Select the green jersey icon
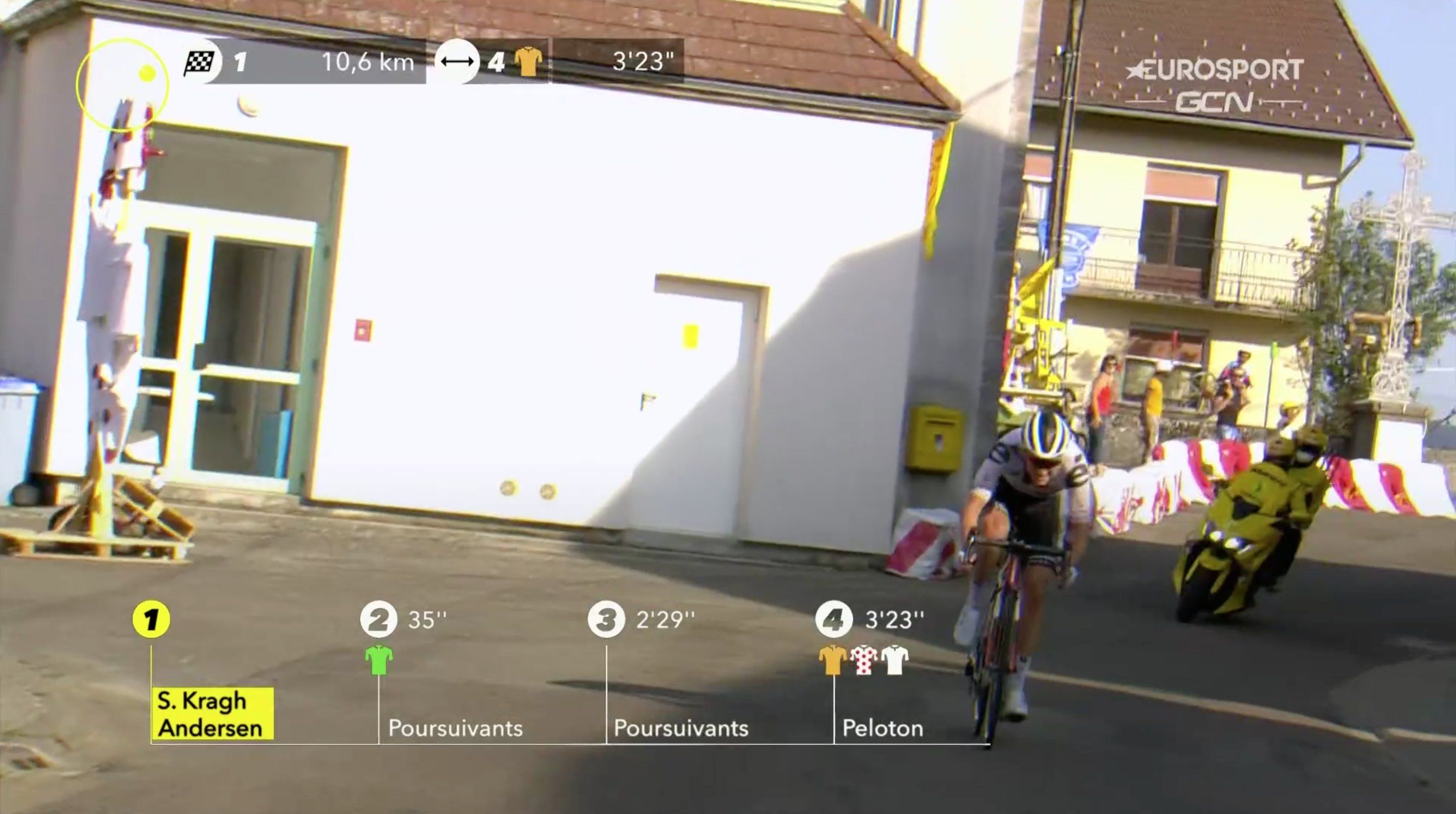Screen dimensions: 1456x814 point(379,660)
